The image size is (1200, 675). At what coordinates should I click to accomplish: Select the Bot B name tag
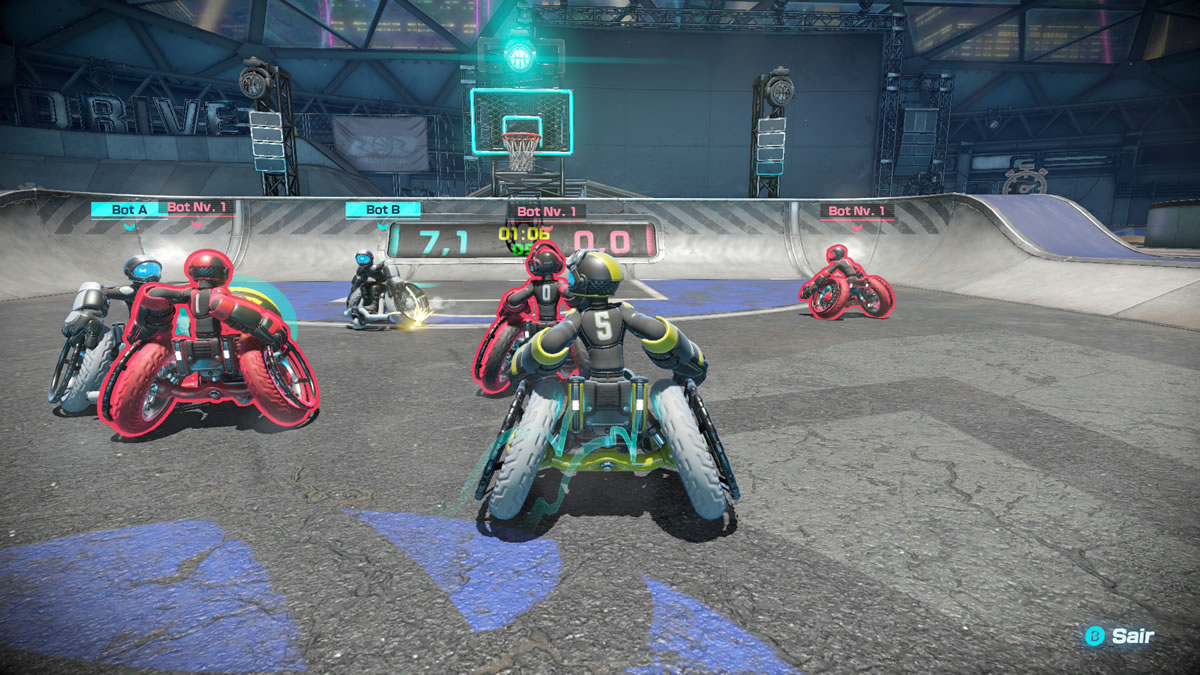click(x=382, y=209)
